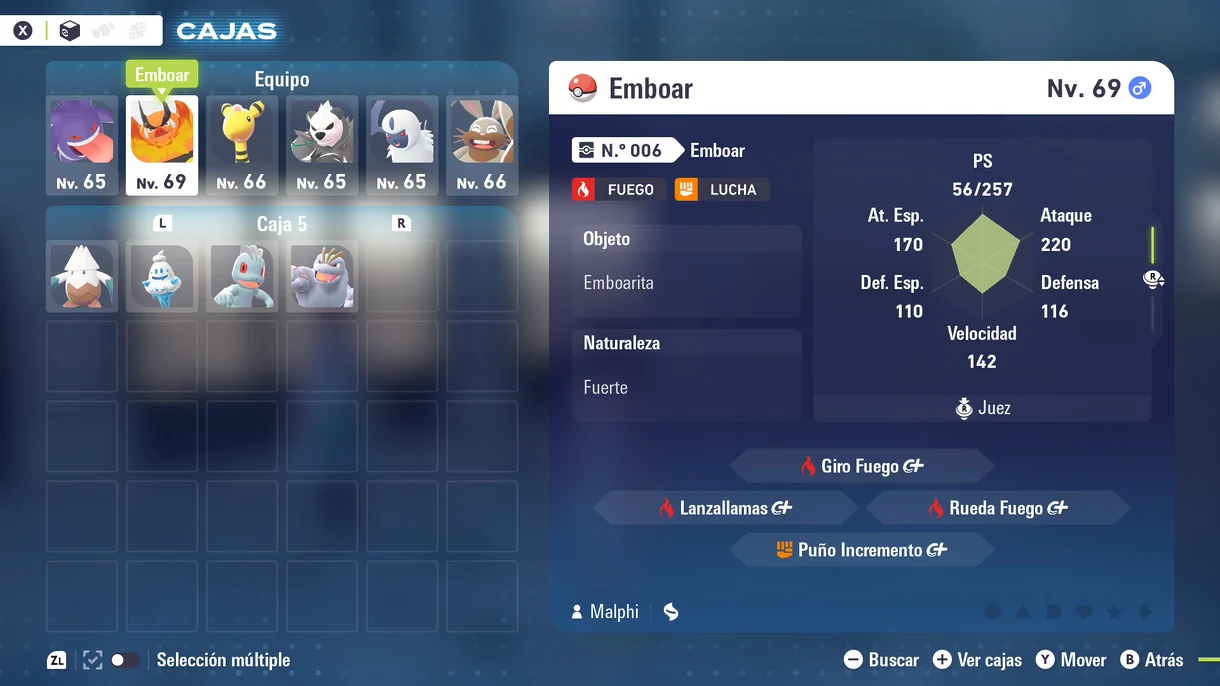The height and width of the screenshot is (686, 1220).
Task: Select Snover in Caja 5
Action: click(81, 276)
